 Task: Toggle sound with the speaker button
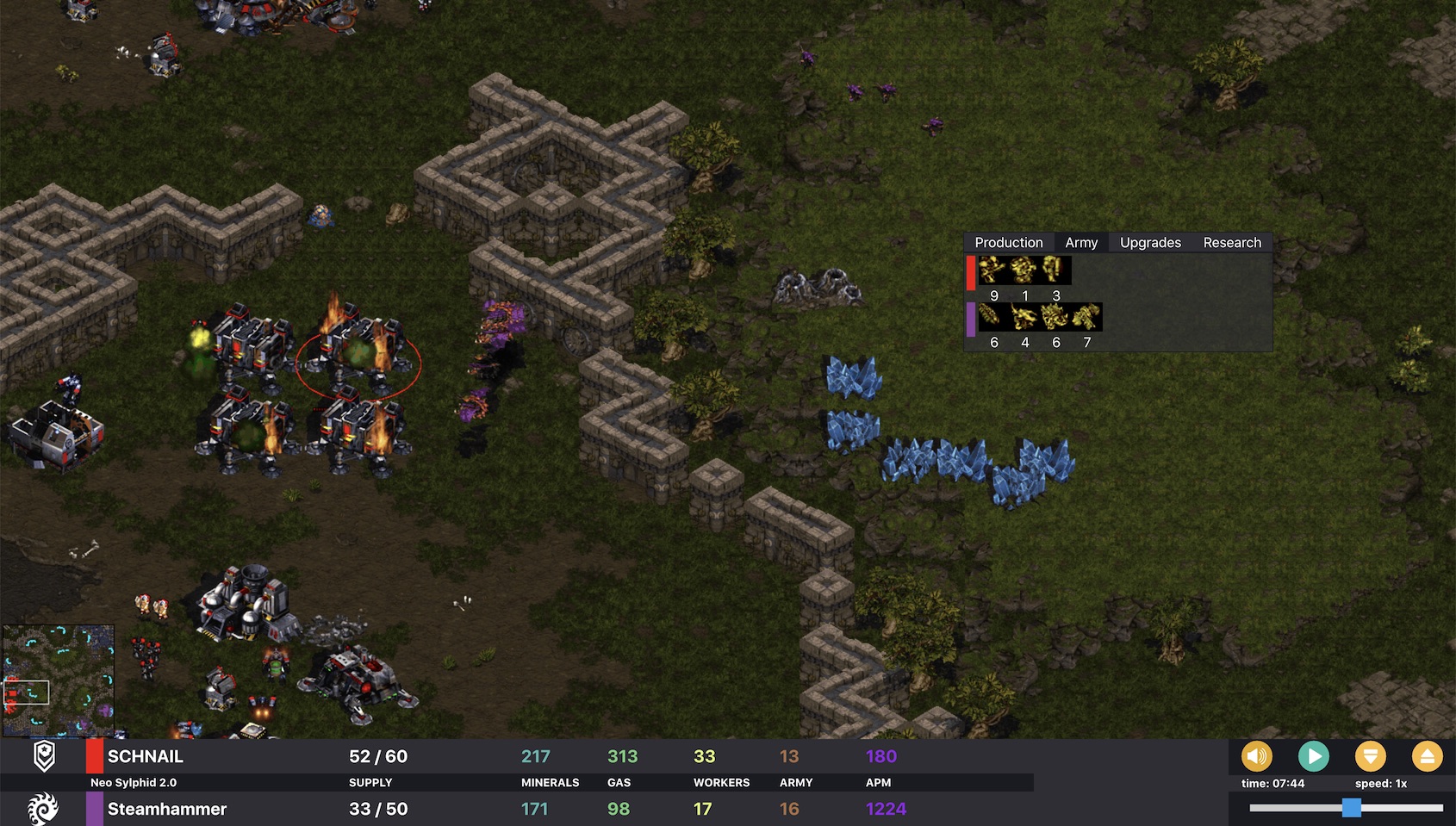[1256, 756]
